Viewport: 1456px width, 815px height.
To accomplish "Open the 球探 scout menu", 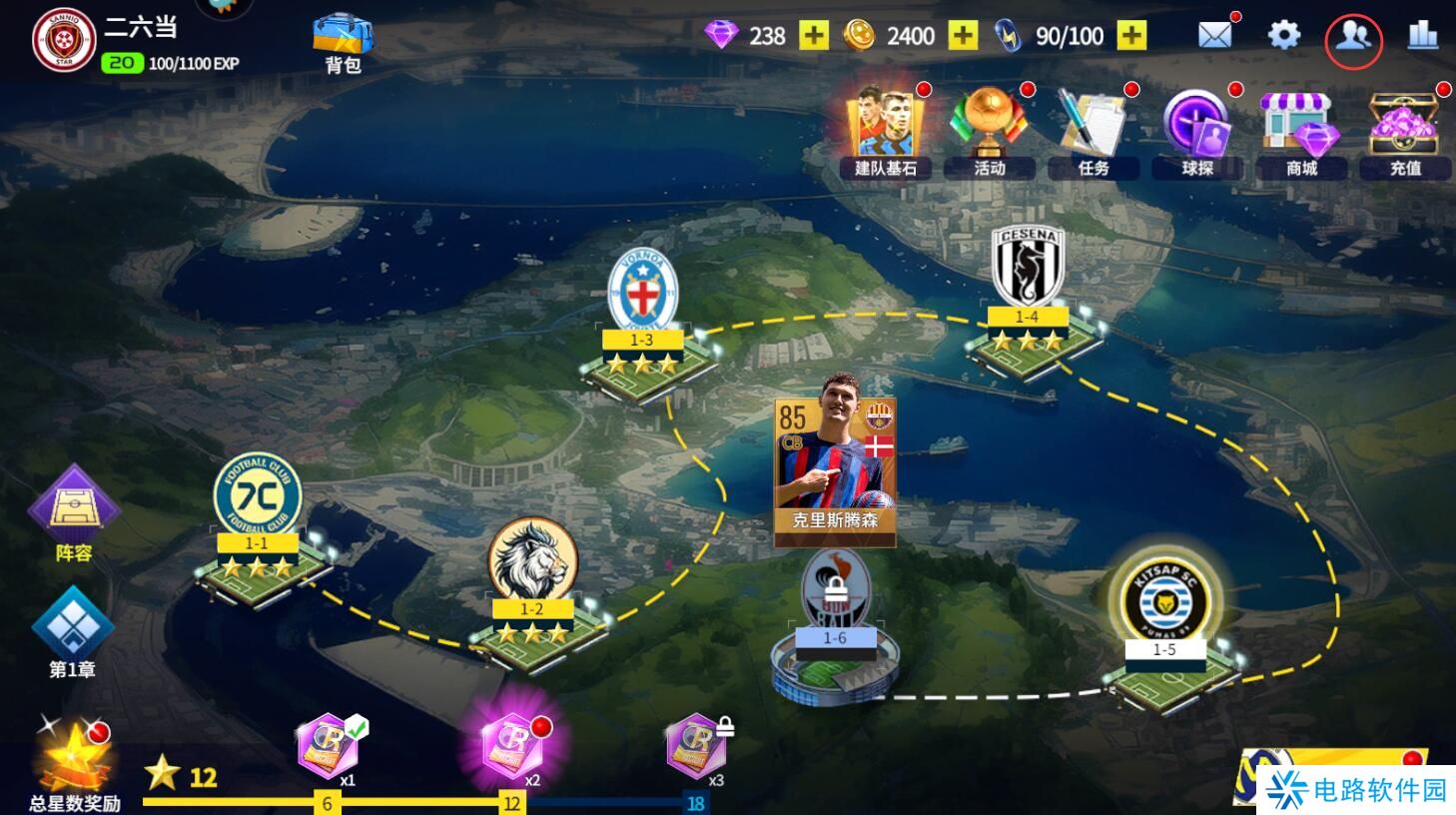I will click(1197, 132).
